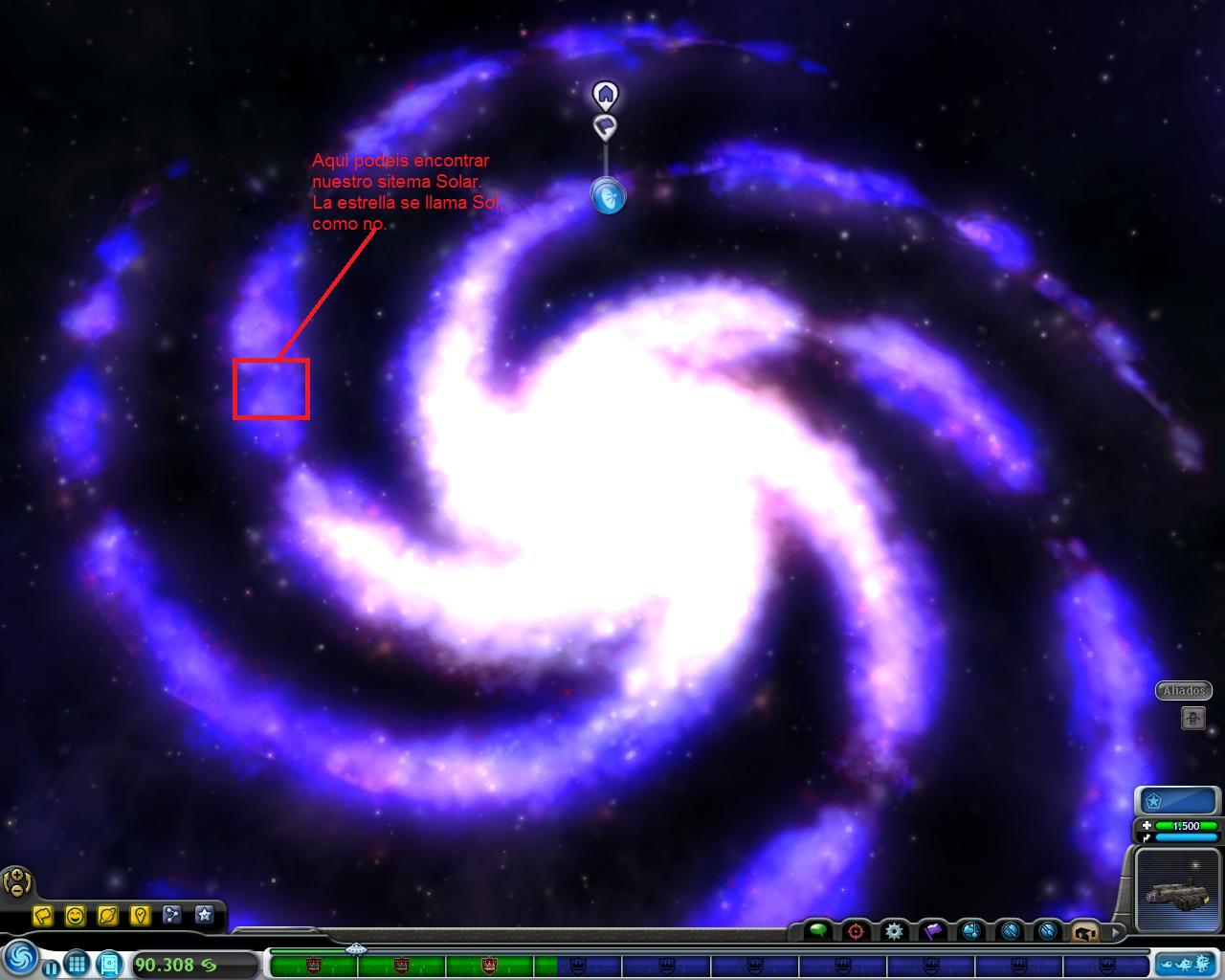Select the location pin marker filter

coord(141,916)
